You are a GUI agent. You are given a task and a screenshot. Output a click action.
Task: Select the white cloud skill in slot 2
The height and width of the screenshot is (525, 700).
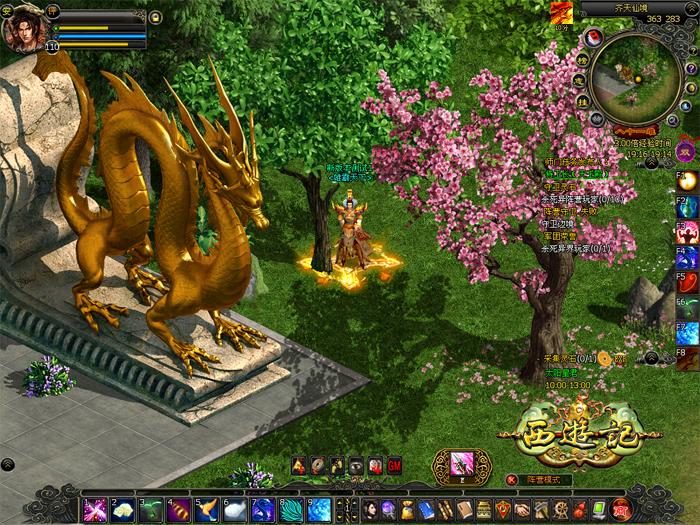pyautogui.click(x=123, y=509)
